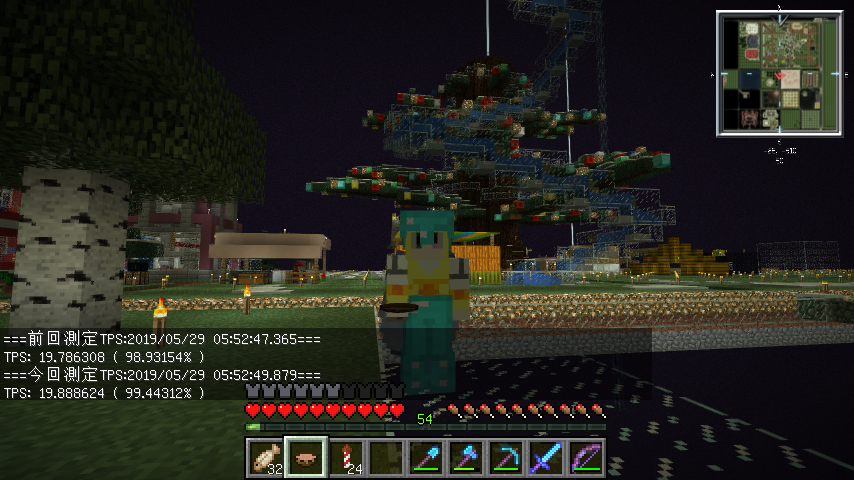Select the cooked fish hotbar slot
The image size is (854, 480).
click(265, 458)
